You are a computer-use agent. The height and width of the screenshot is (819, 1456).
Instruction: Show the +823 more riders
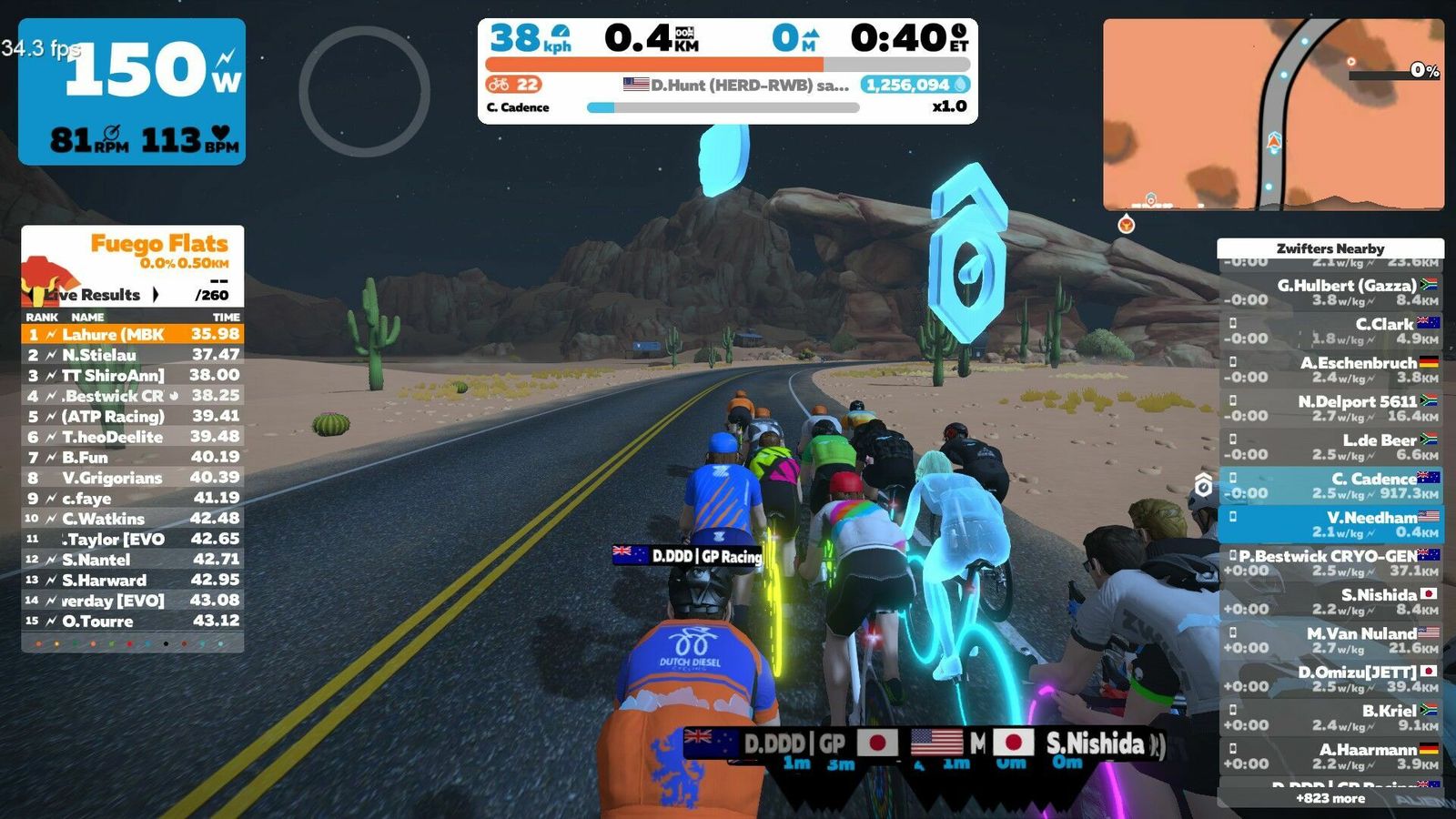tap(1330, 798)
